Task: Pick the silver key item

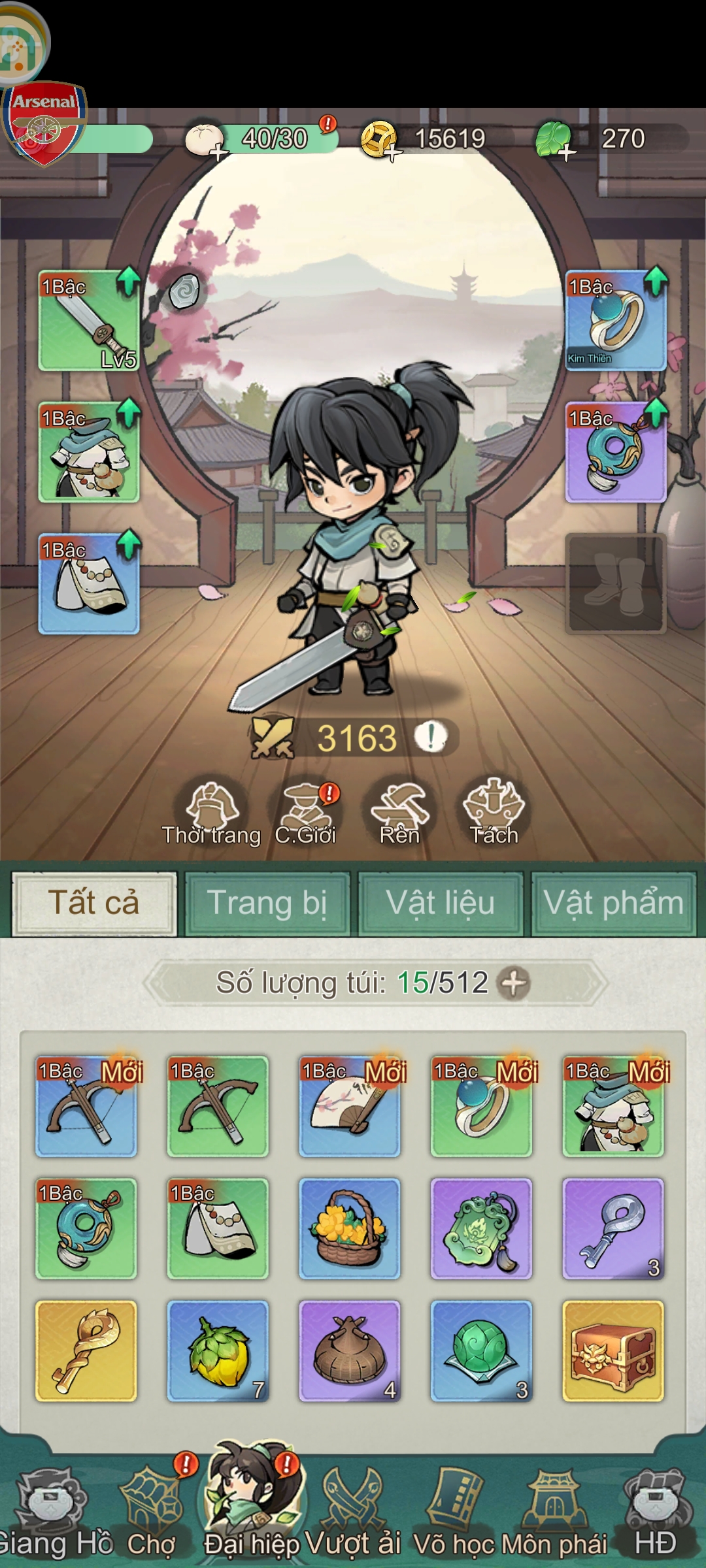Action: point(613,1228)
